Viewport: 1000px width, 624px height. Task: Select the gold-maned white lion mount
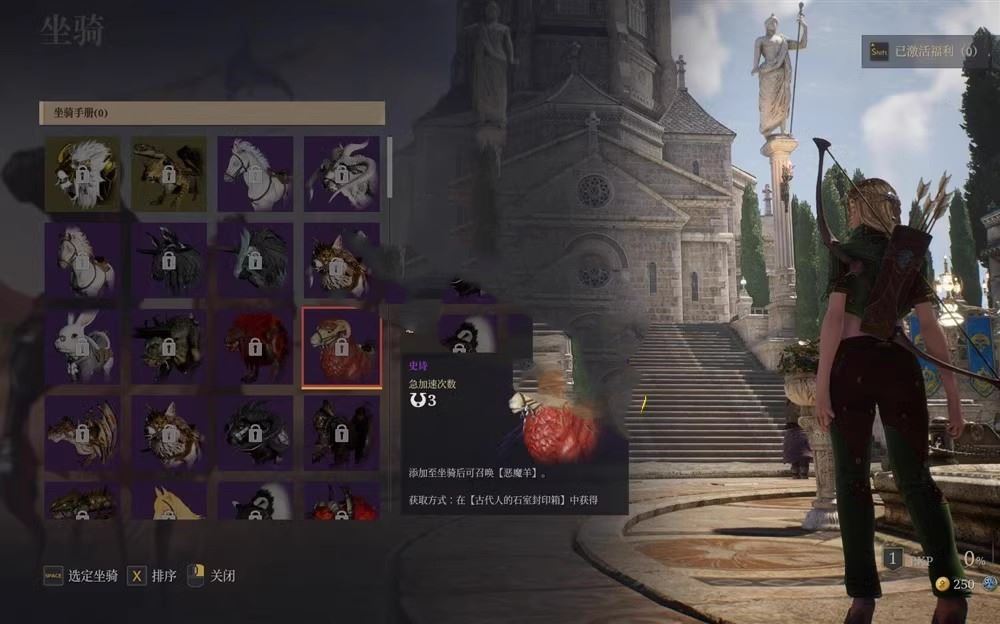coord(82,173)
